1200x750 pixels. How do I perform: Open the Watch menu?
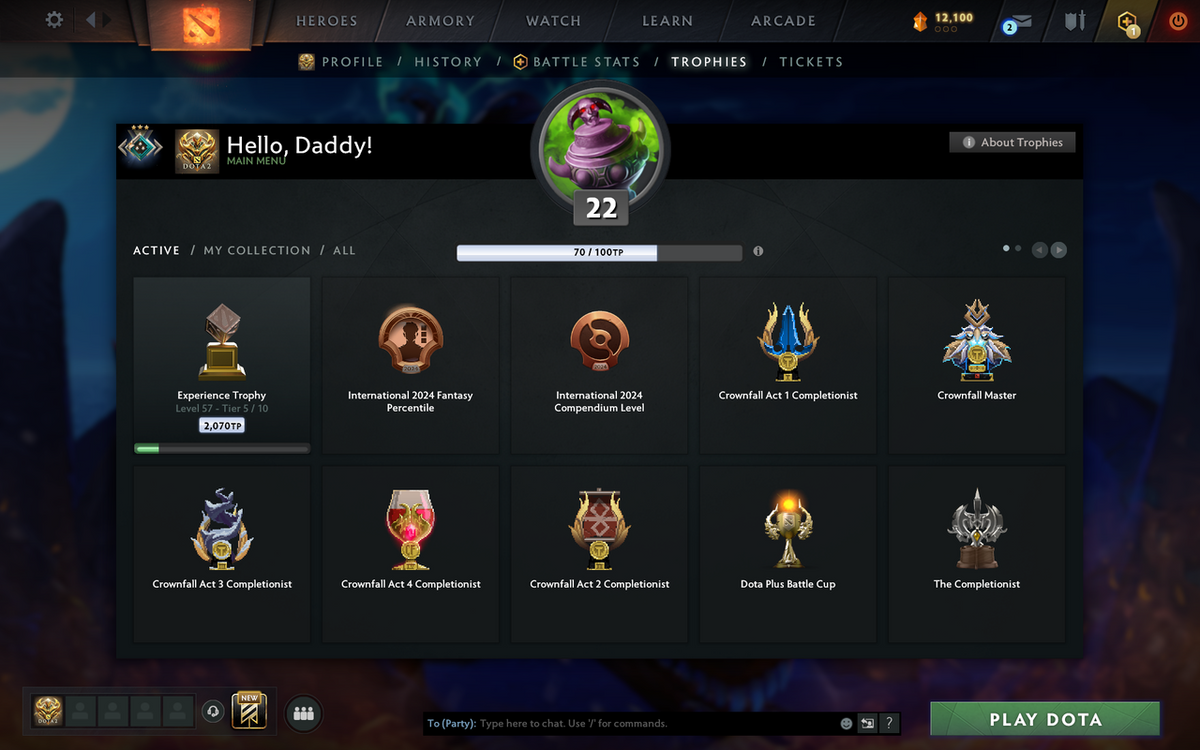click(553, 21)
